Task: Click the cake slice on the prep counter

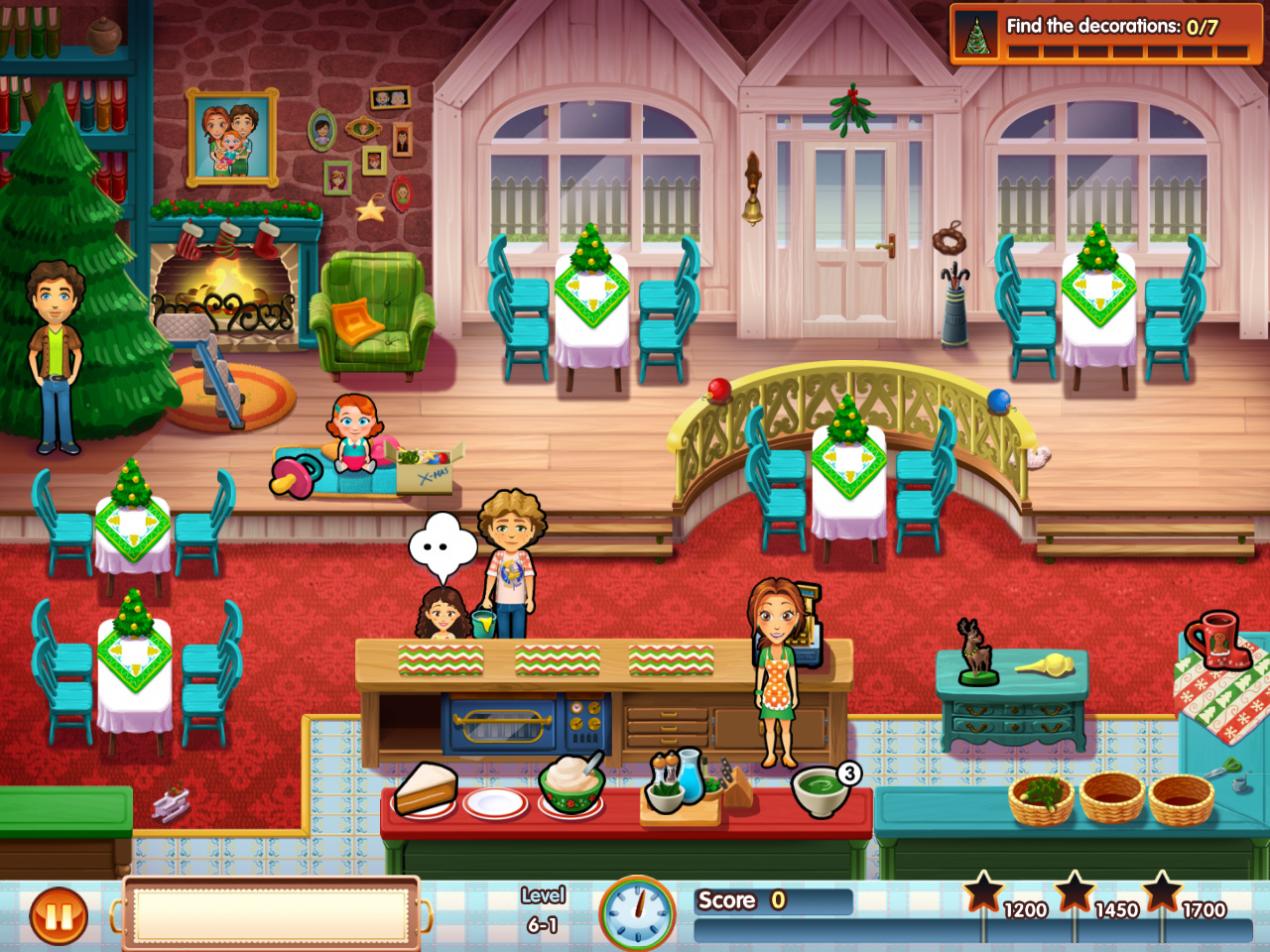Action: tap(425, 788)
